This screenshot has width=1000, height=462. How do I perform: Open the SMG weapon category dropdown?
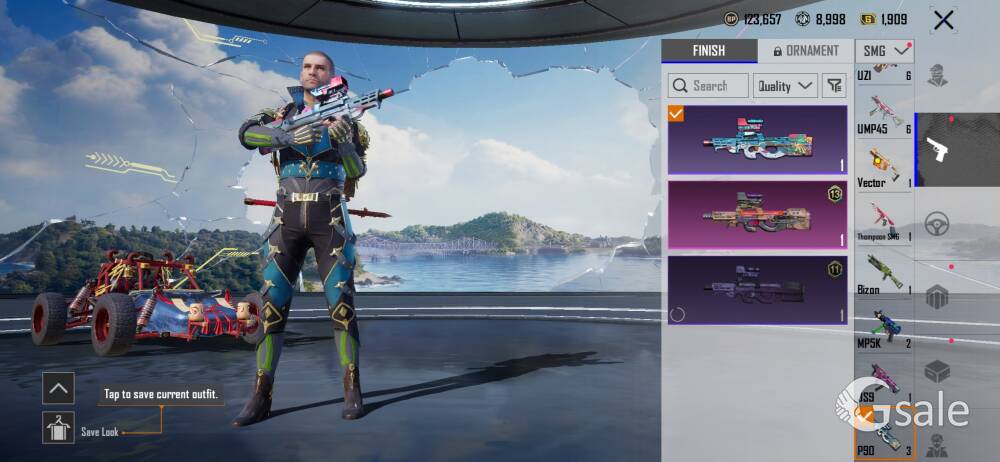[884, 50]
